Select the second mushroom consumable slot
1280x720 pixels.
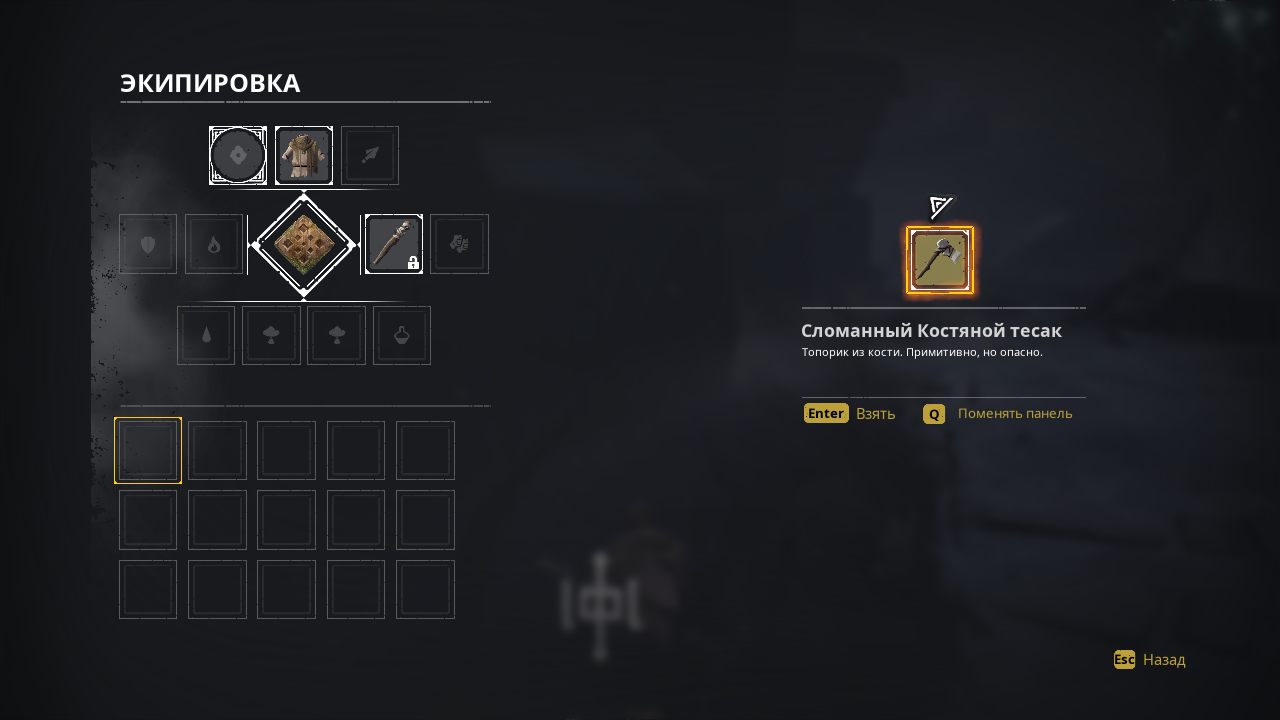(x=336, y=335)
